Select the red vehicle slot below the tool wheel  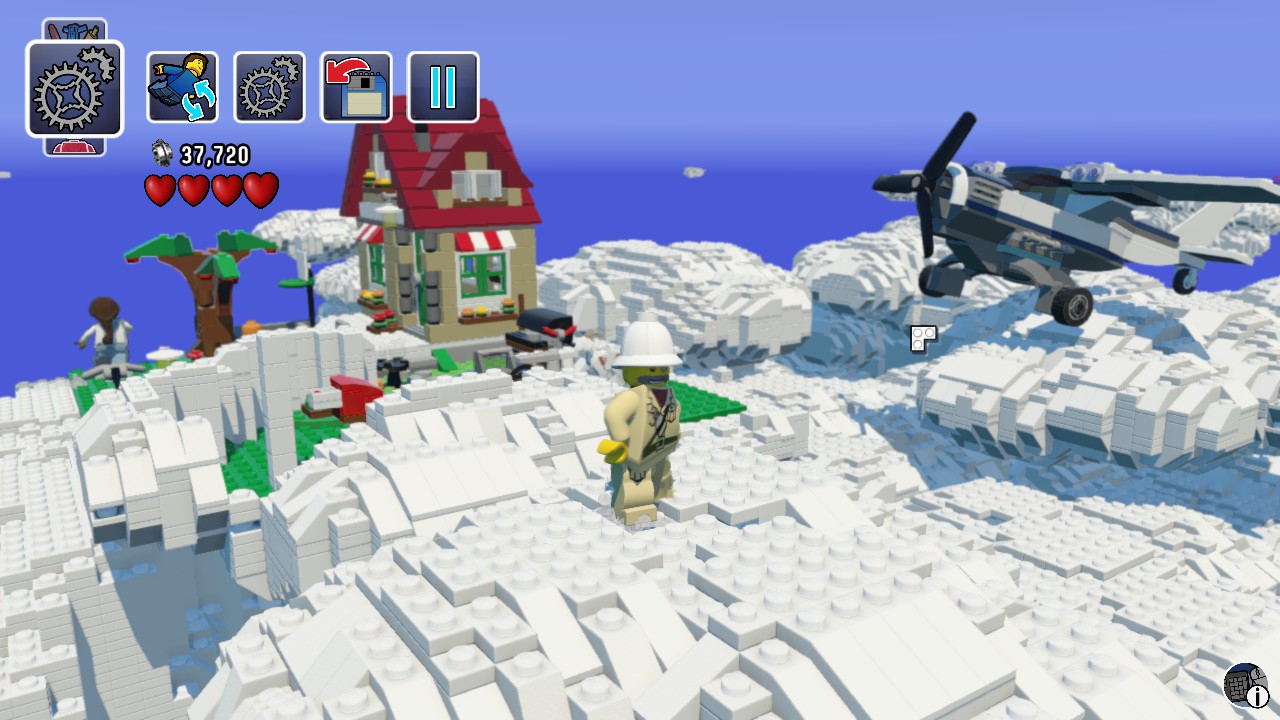pos(75,144)
